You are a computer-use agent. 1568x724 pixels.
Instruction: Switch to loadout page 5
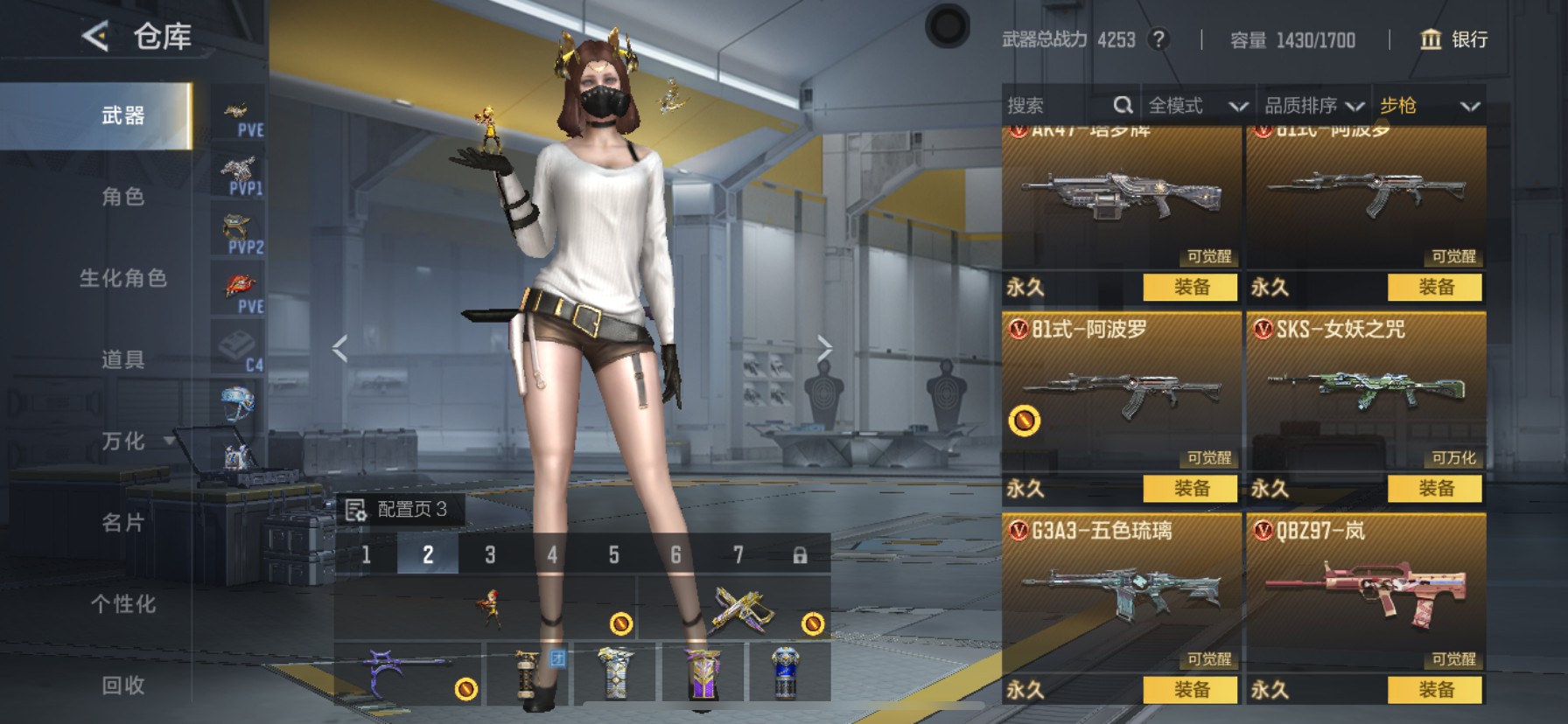[x=614, y=555]
